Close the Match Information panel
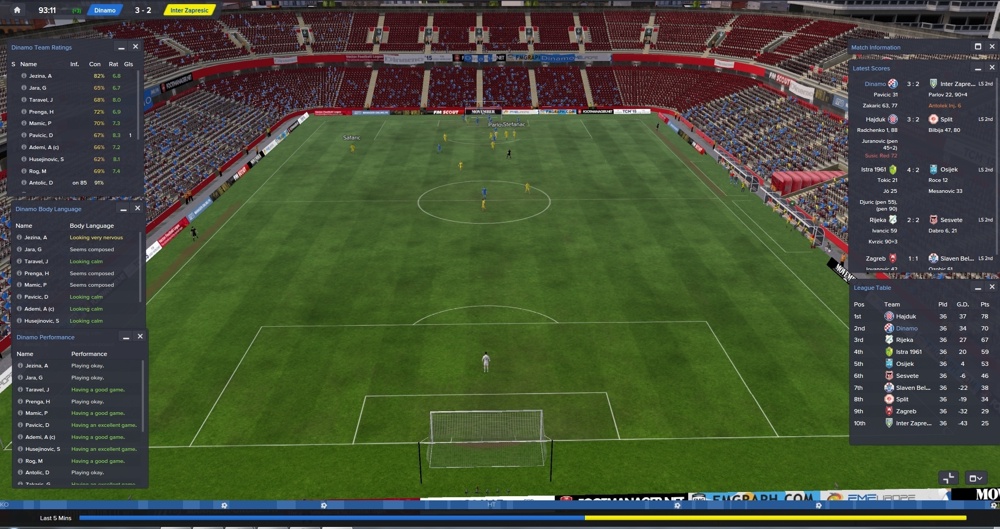The width and height of the screenshot is (1000, 529). click(991, 47)
